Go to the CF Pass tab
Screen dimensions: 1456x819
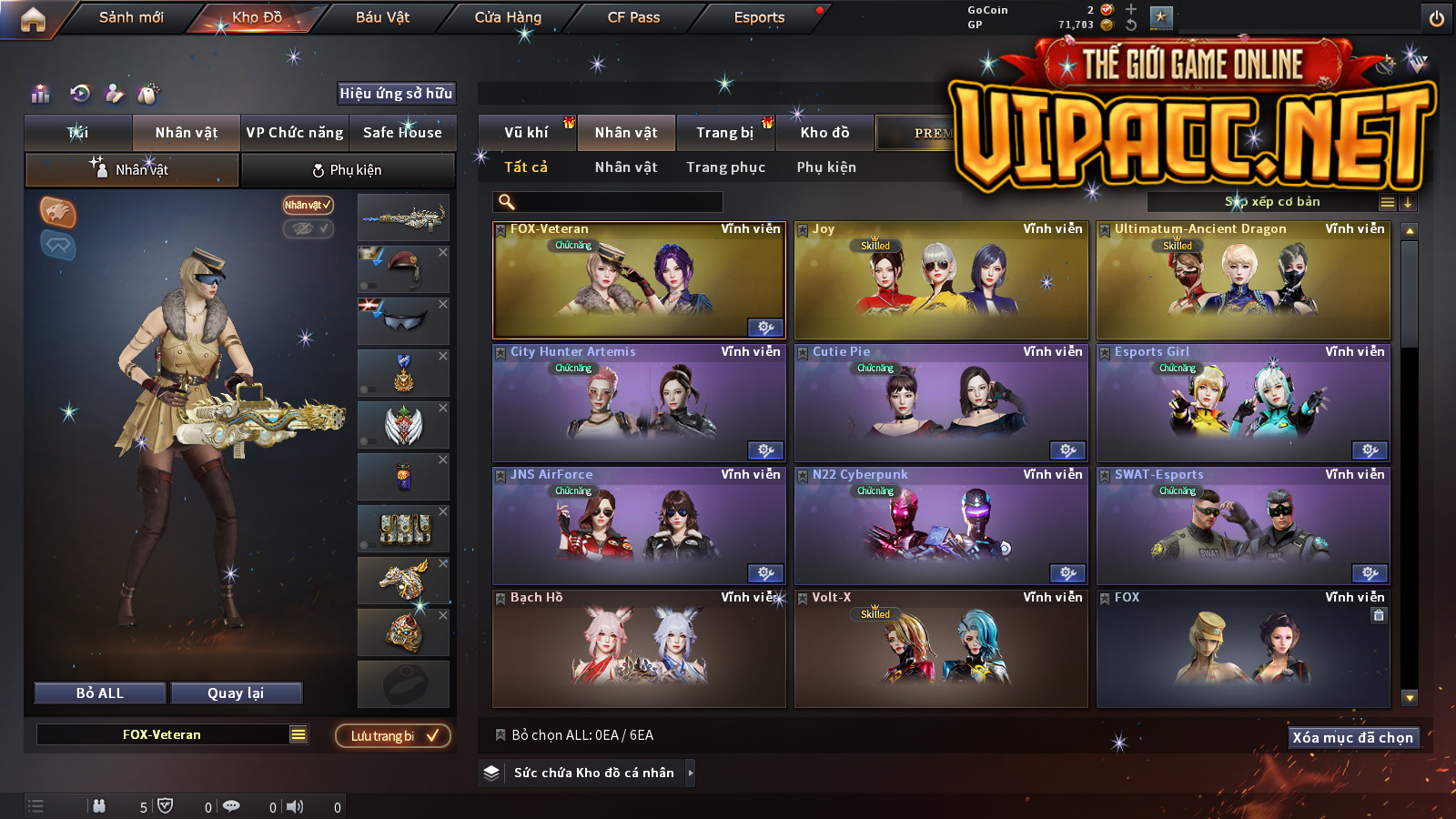click(x=633, y=17)
